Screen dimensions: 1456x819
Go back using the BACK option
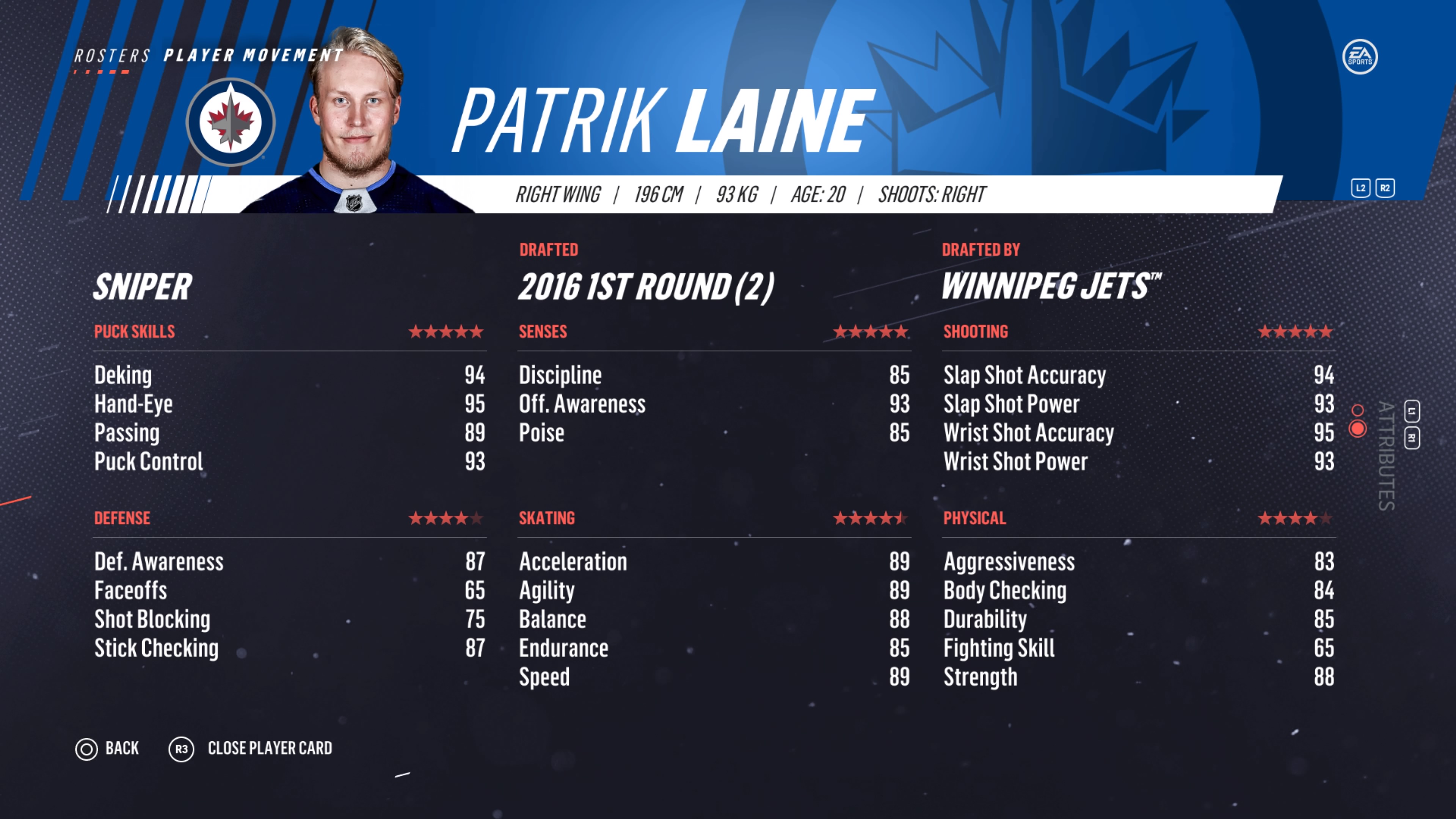(x=107, y=748)
